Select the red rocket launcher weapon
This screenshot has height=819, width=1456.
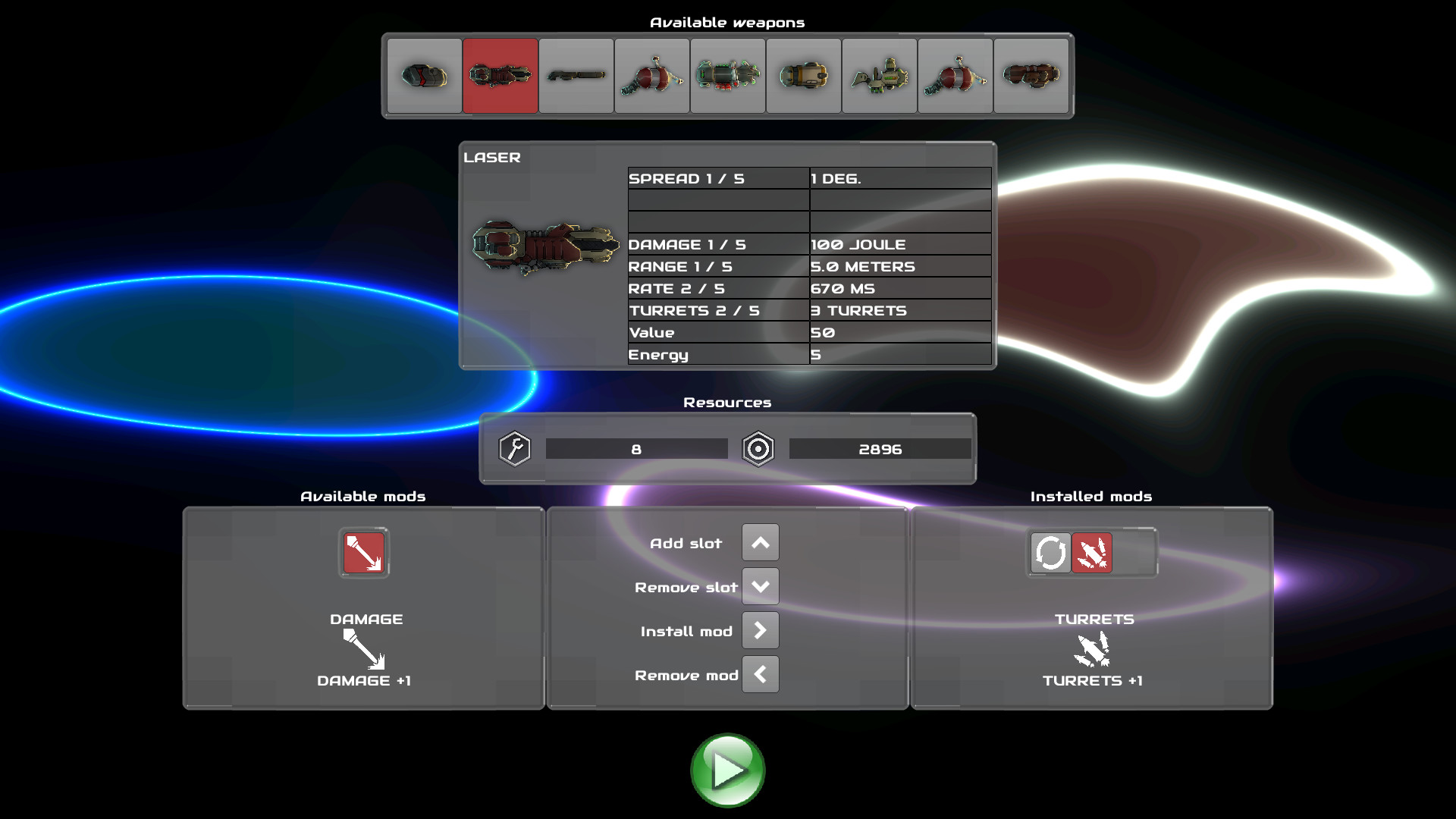point(652,75)
